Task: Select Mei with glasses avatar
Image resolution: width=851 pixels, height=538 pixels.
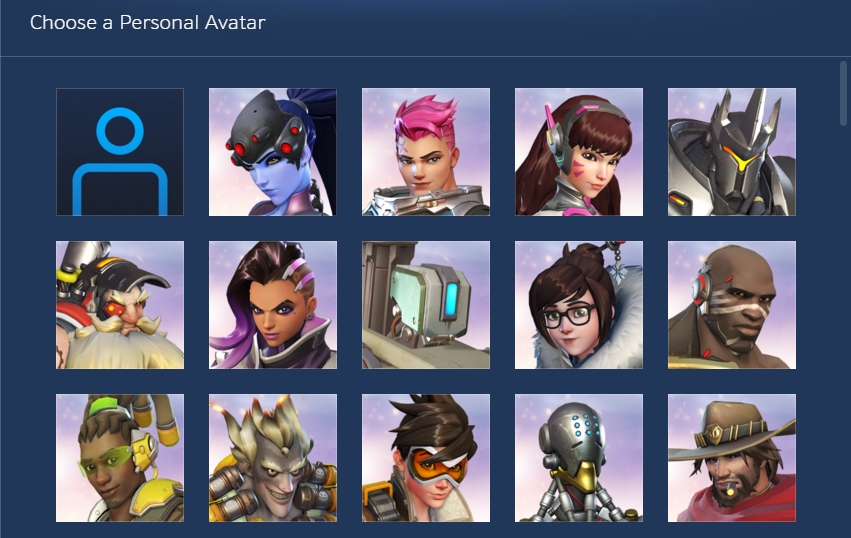Action: [x=579, y=305]
